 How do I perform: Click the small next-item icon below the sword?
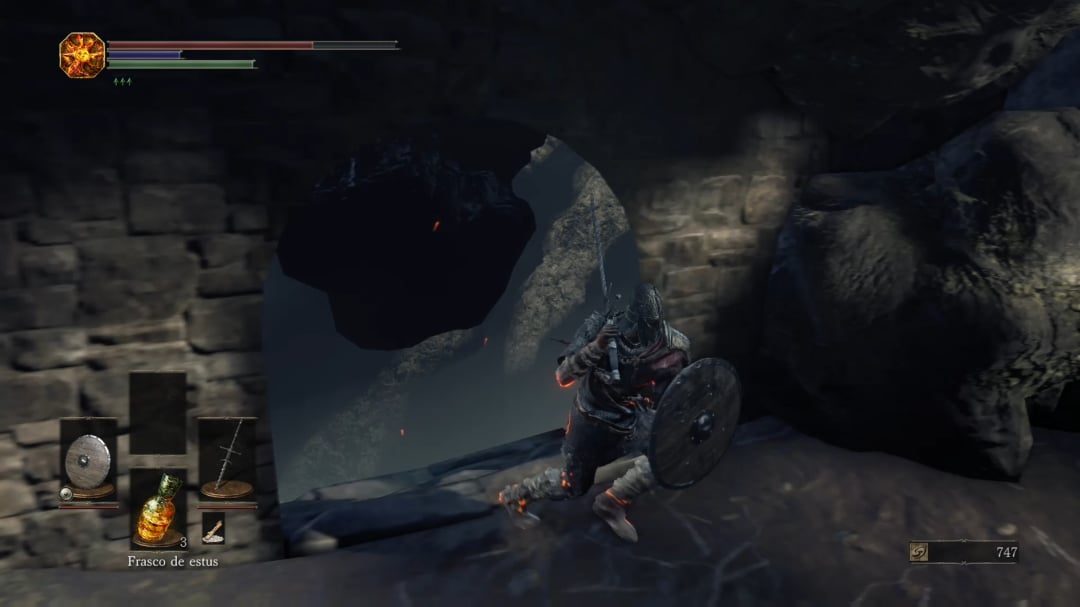(213, 528)
